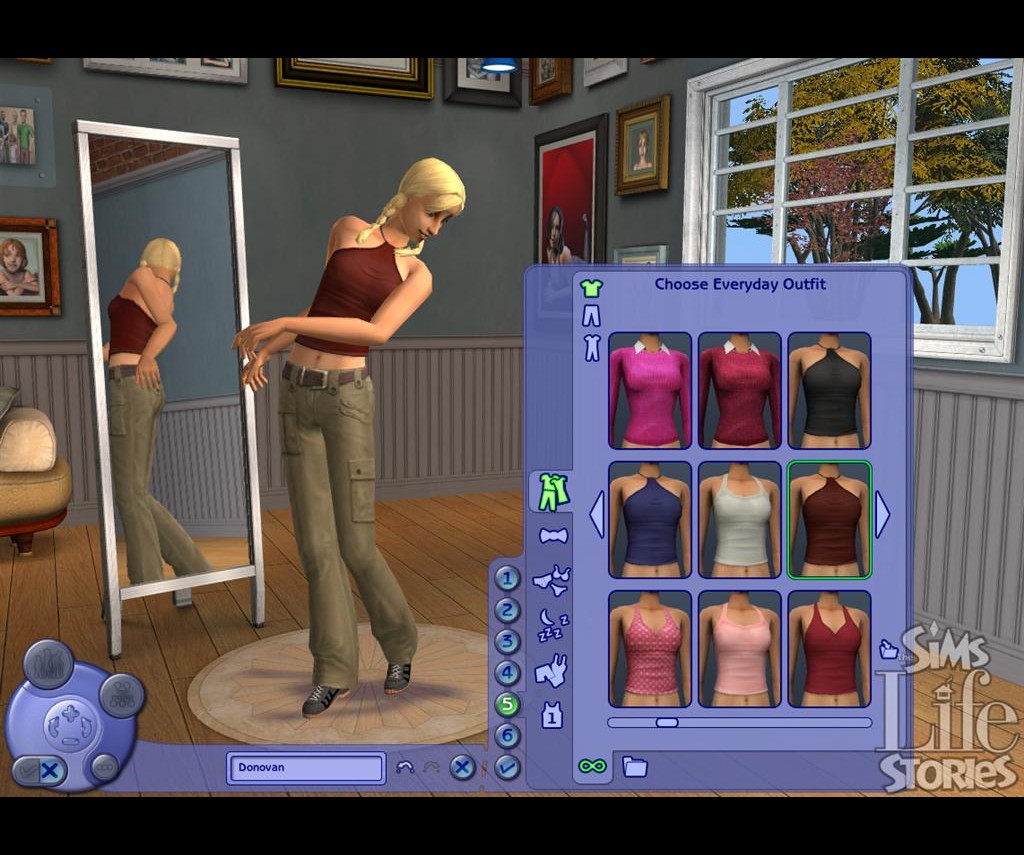Go to step 4 of Create-a-Sim
The image size is (1024, 855).
(508, 673)
